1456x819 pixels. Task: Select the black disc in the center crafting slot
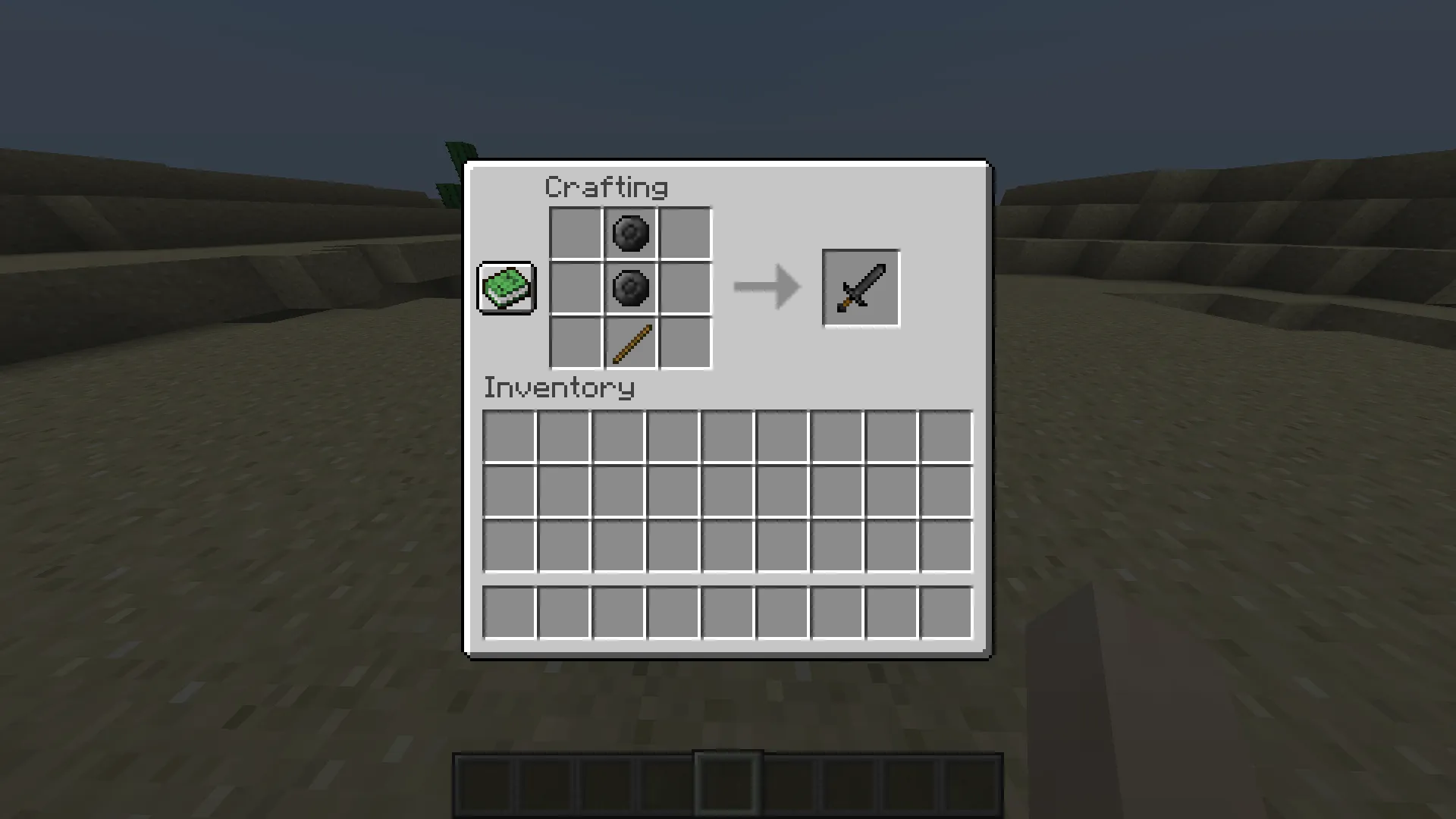pos(629,288)
